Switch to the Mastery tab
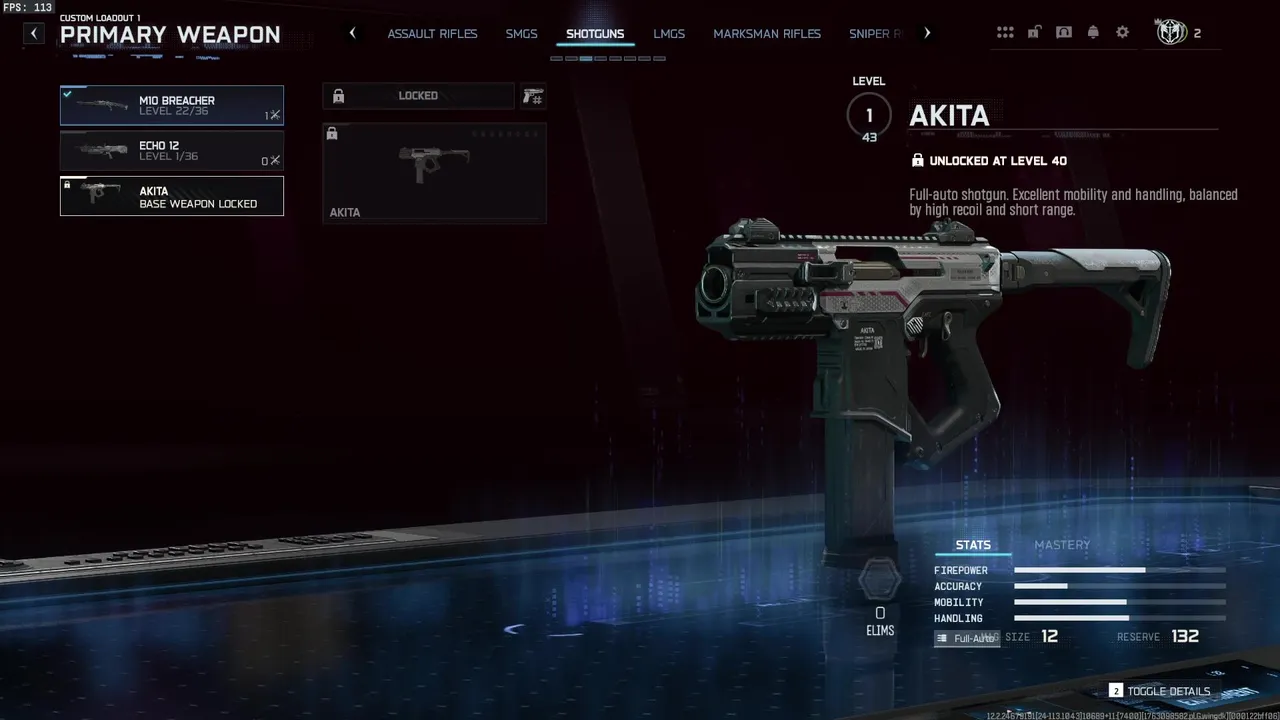Screen dimensions: 1280x720 (x=1061, y=545)
